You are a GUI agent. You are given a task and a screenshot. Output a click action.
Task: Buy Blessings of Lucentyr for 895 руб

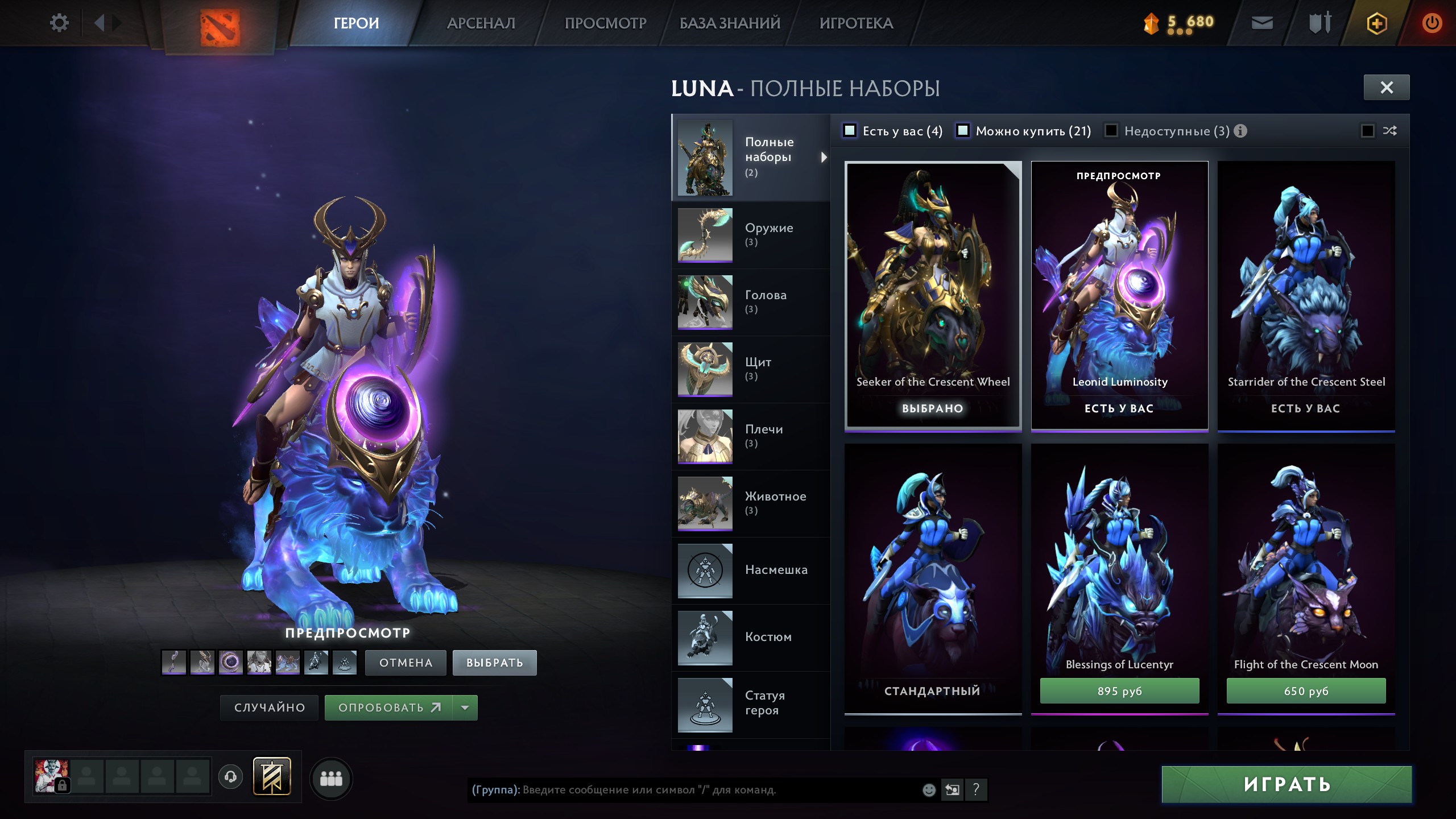click(x=1119, y=691)
